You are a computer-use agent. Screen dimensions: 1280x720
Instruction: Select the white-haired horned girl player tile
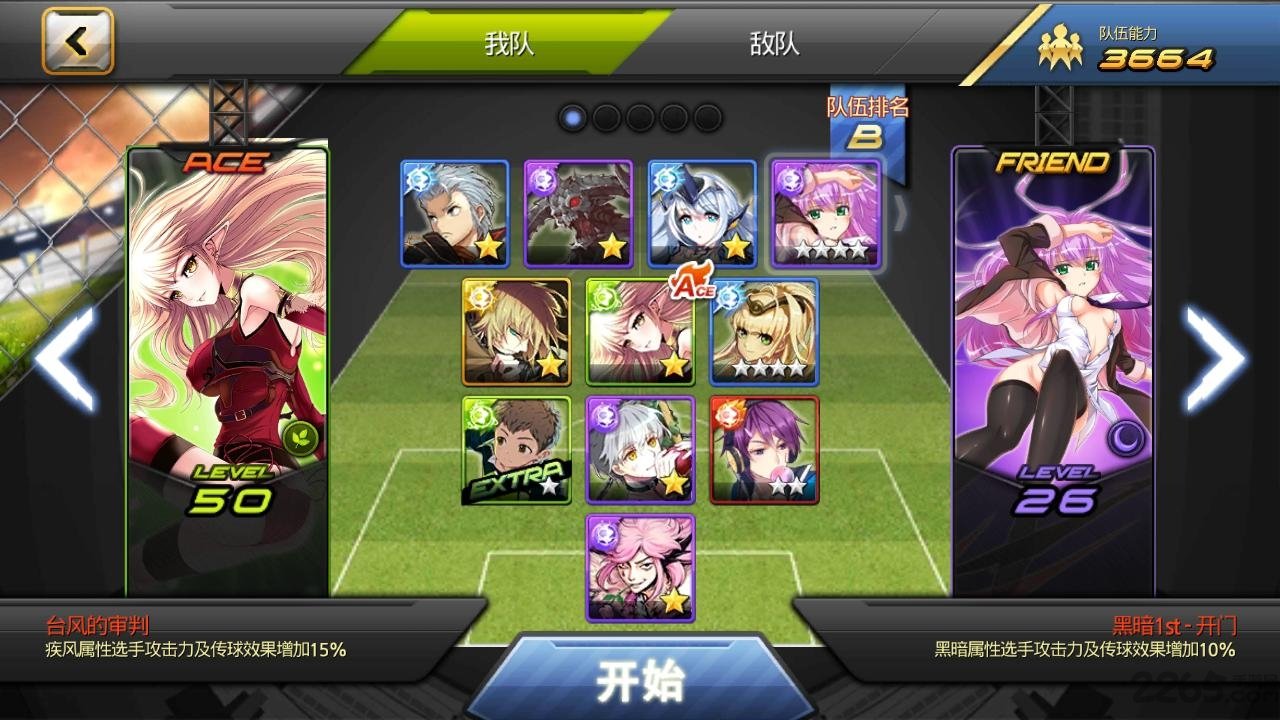[x=702, y=214]
